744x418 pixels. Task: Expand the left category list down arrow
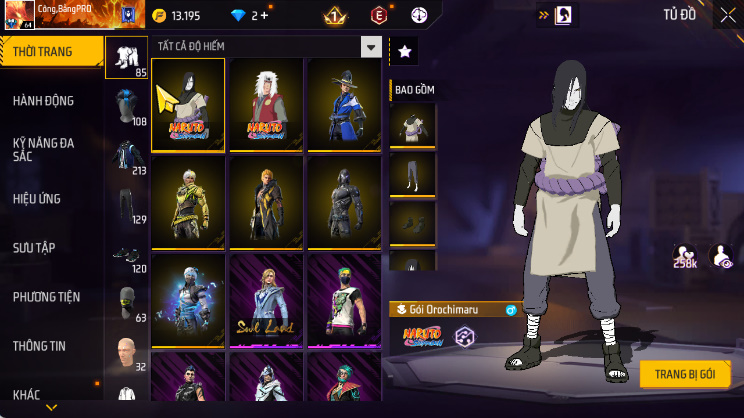(52, 408)
